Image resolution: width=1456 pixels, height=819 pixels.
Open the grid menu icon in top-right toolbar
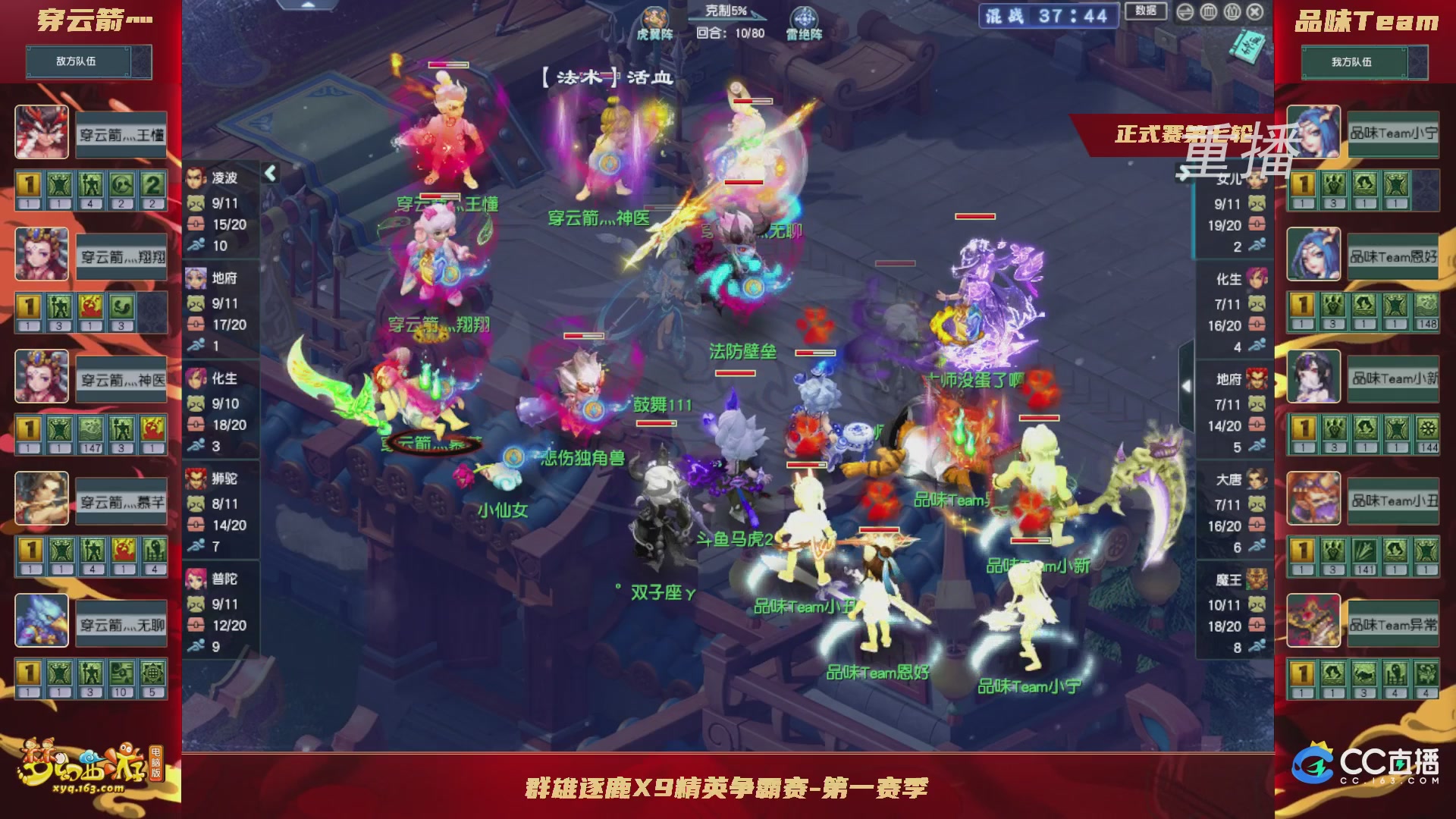(1208, 13)
